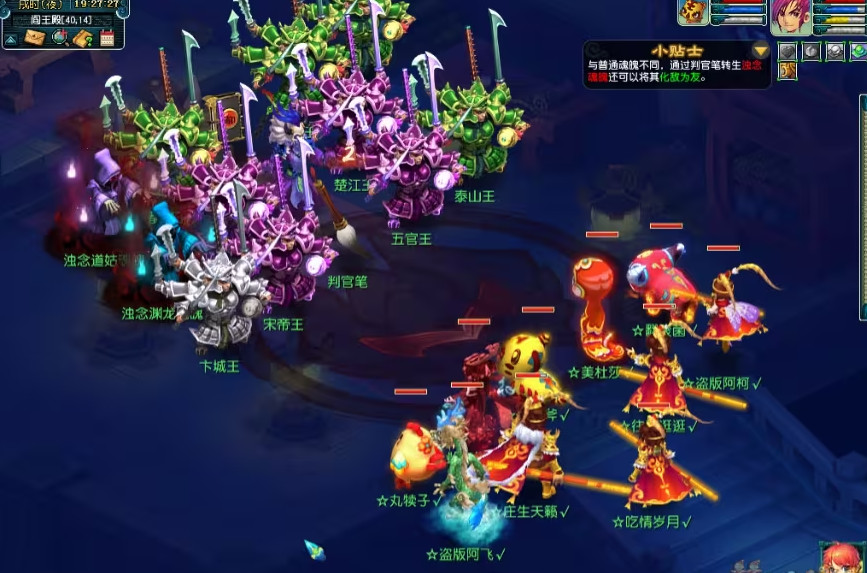
Task: Open the world map globe icon
Action: click(60, 38)
